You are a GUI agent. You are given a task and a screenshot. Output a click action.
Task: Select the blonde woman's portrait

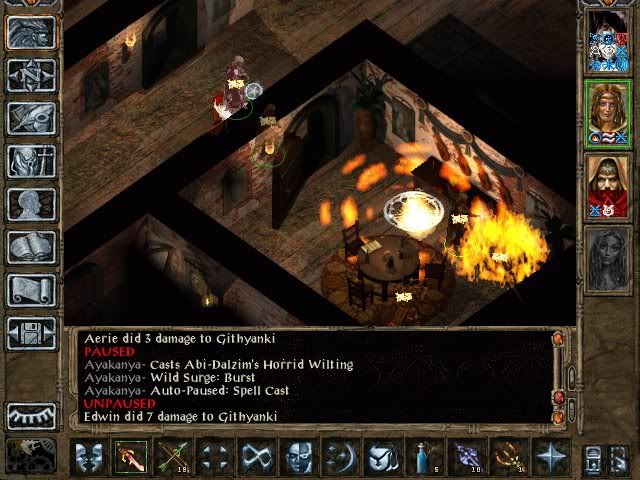[x=608, y=113]
